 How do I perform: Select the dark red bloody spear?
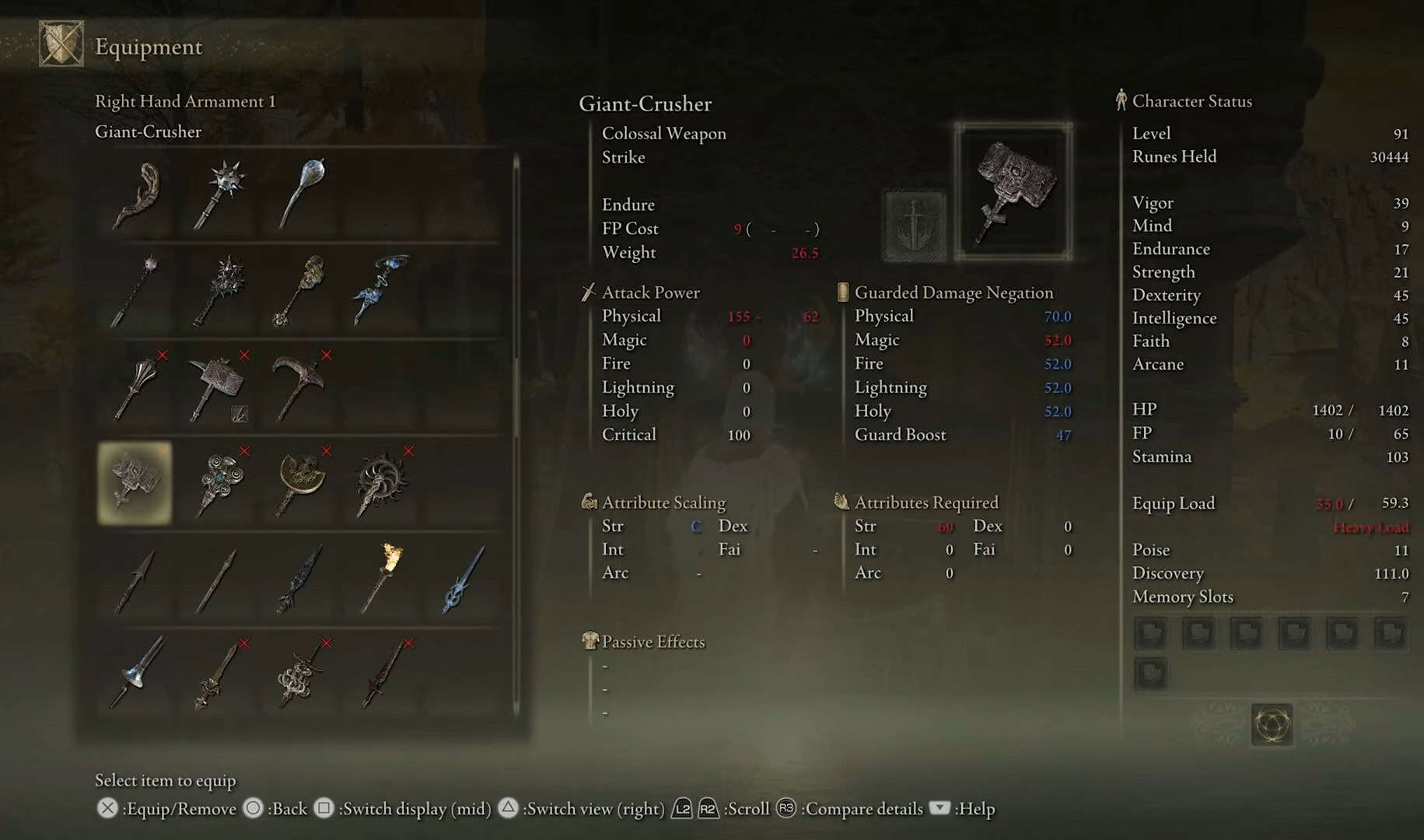(x=383, y=674)
